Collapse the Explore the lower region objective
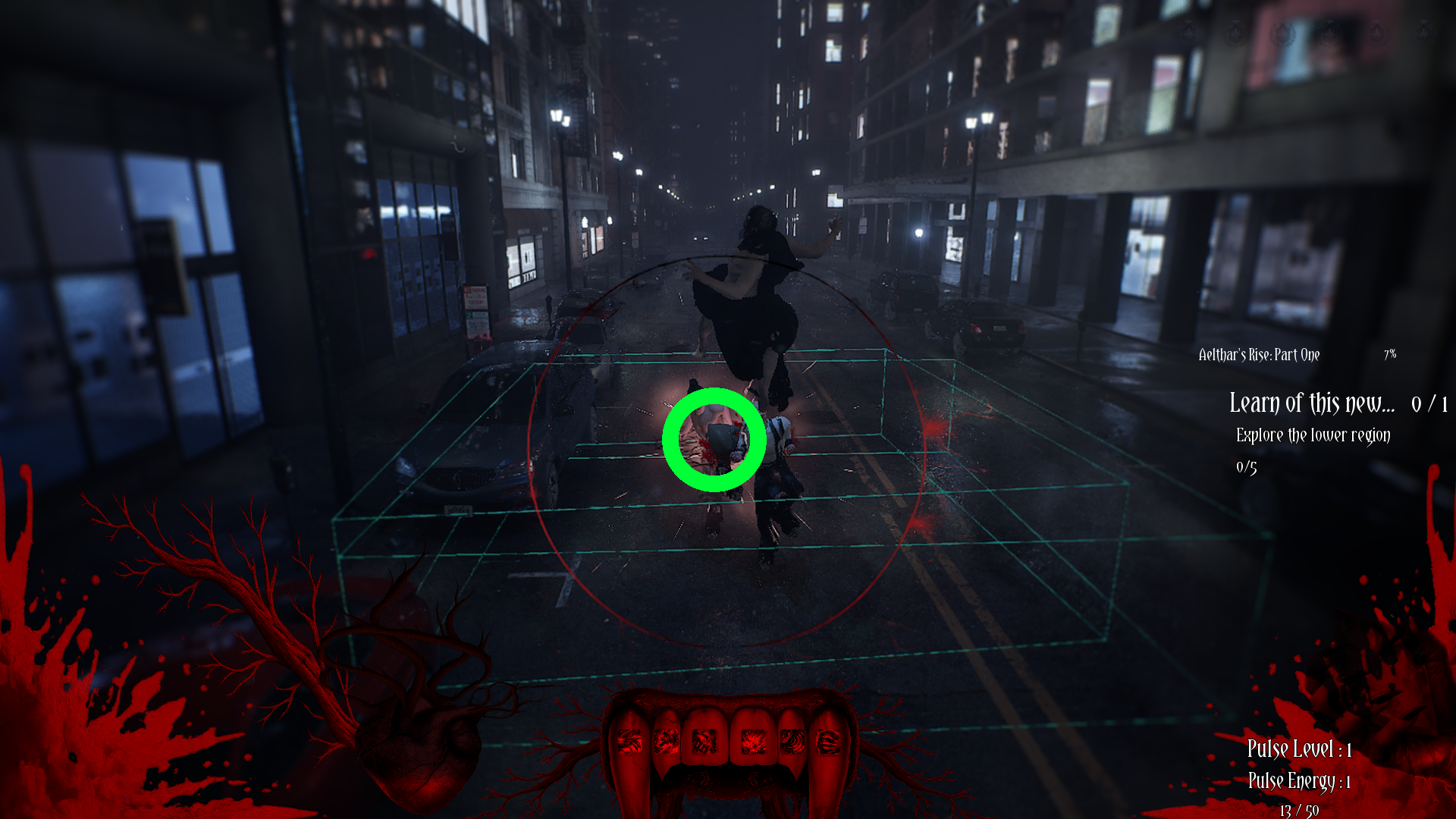 pyautogui.click(x=1313, y=436)
